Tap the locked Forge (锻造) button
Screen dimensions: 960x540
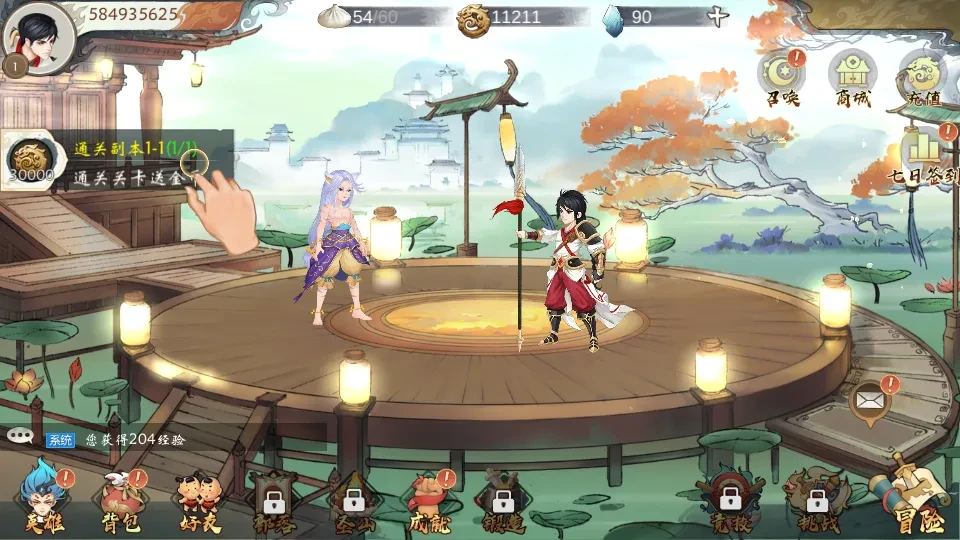(x=502, y=502)
